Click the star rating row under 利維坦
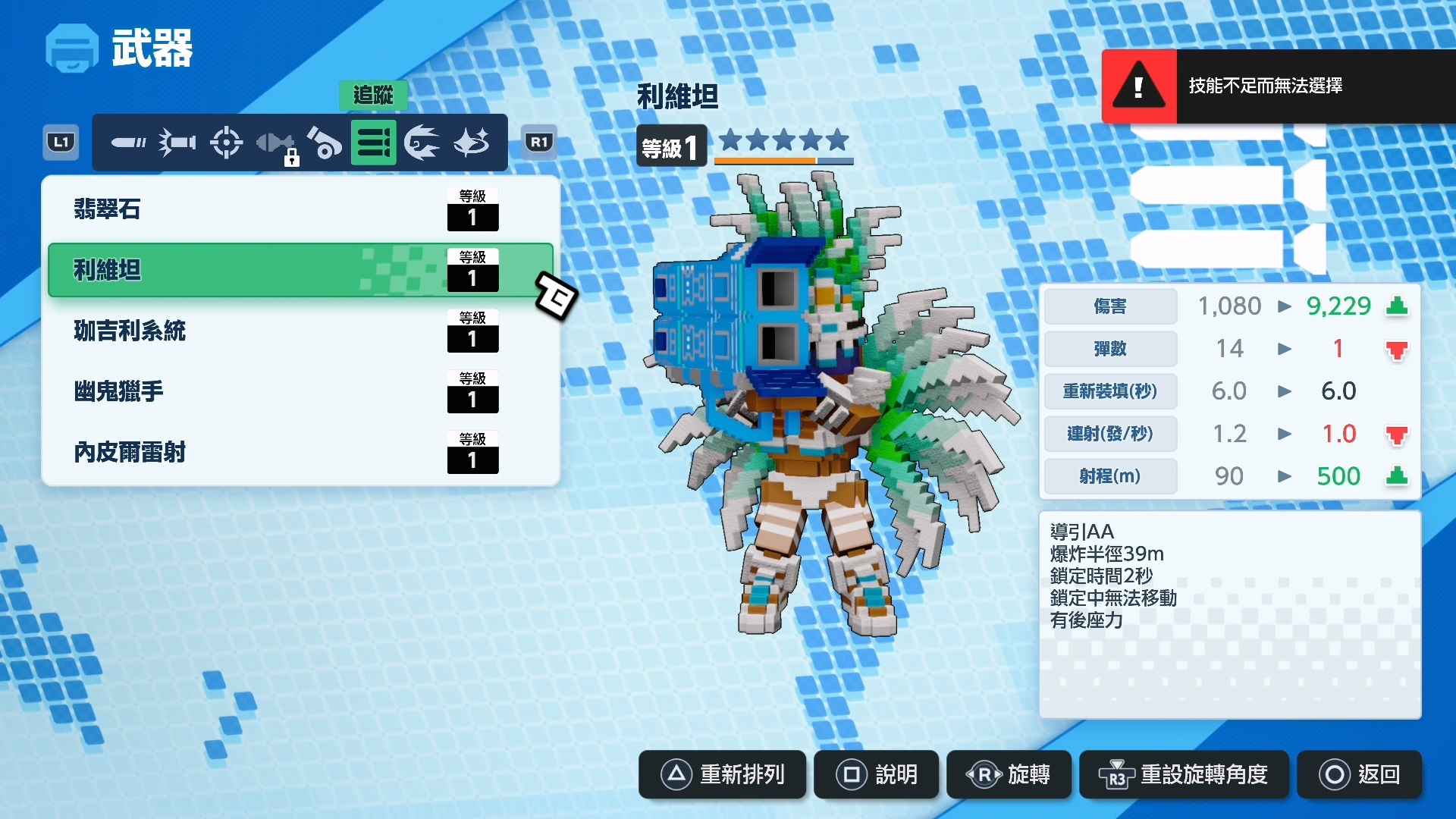This screenshot has width=1456, height=819. coord(783,140)
